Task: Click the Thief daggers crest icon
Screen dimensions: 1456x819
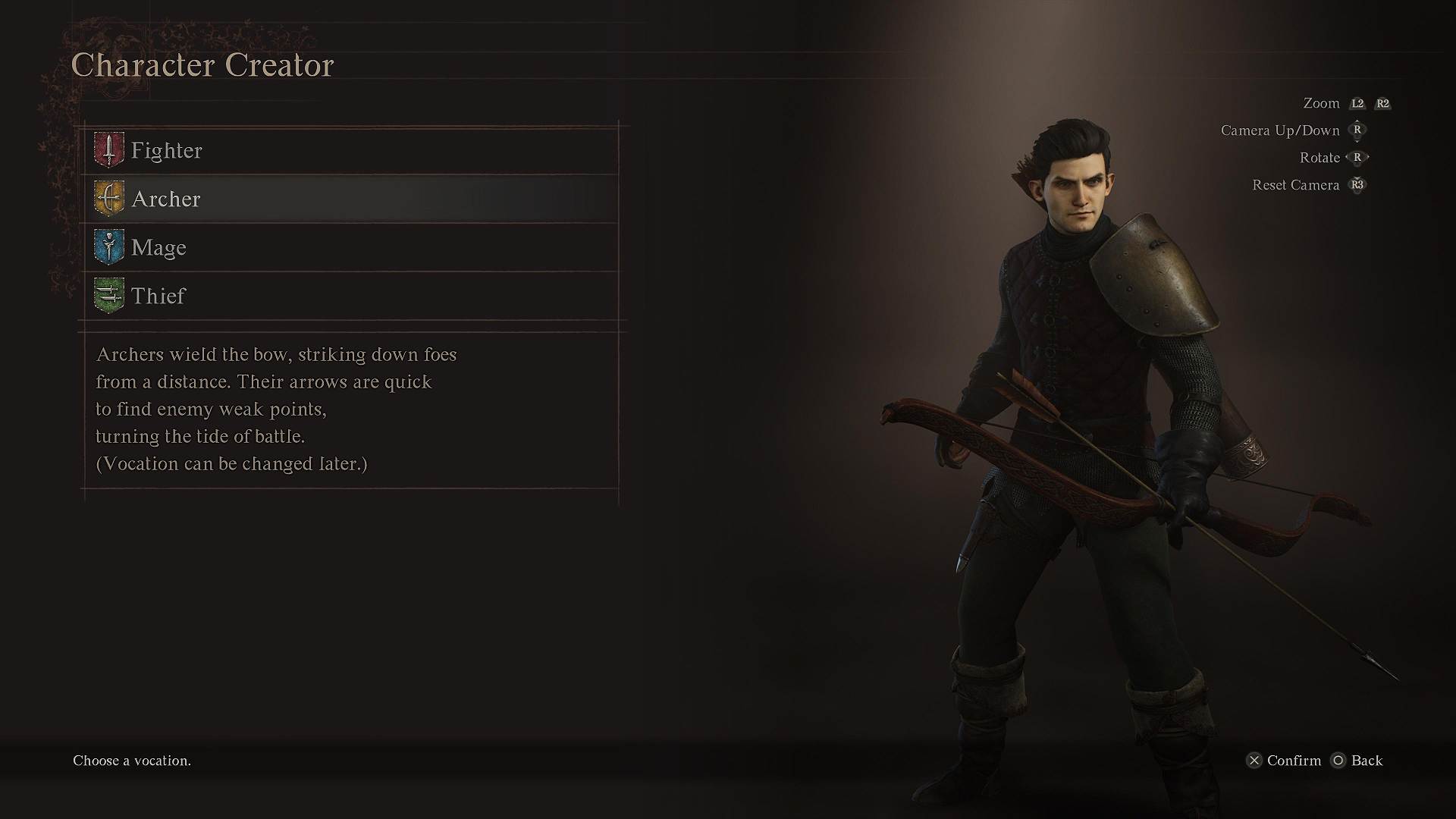Action: (108, 295)
